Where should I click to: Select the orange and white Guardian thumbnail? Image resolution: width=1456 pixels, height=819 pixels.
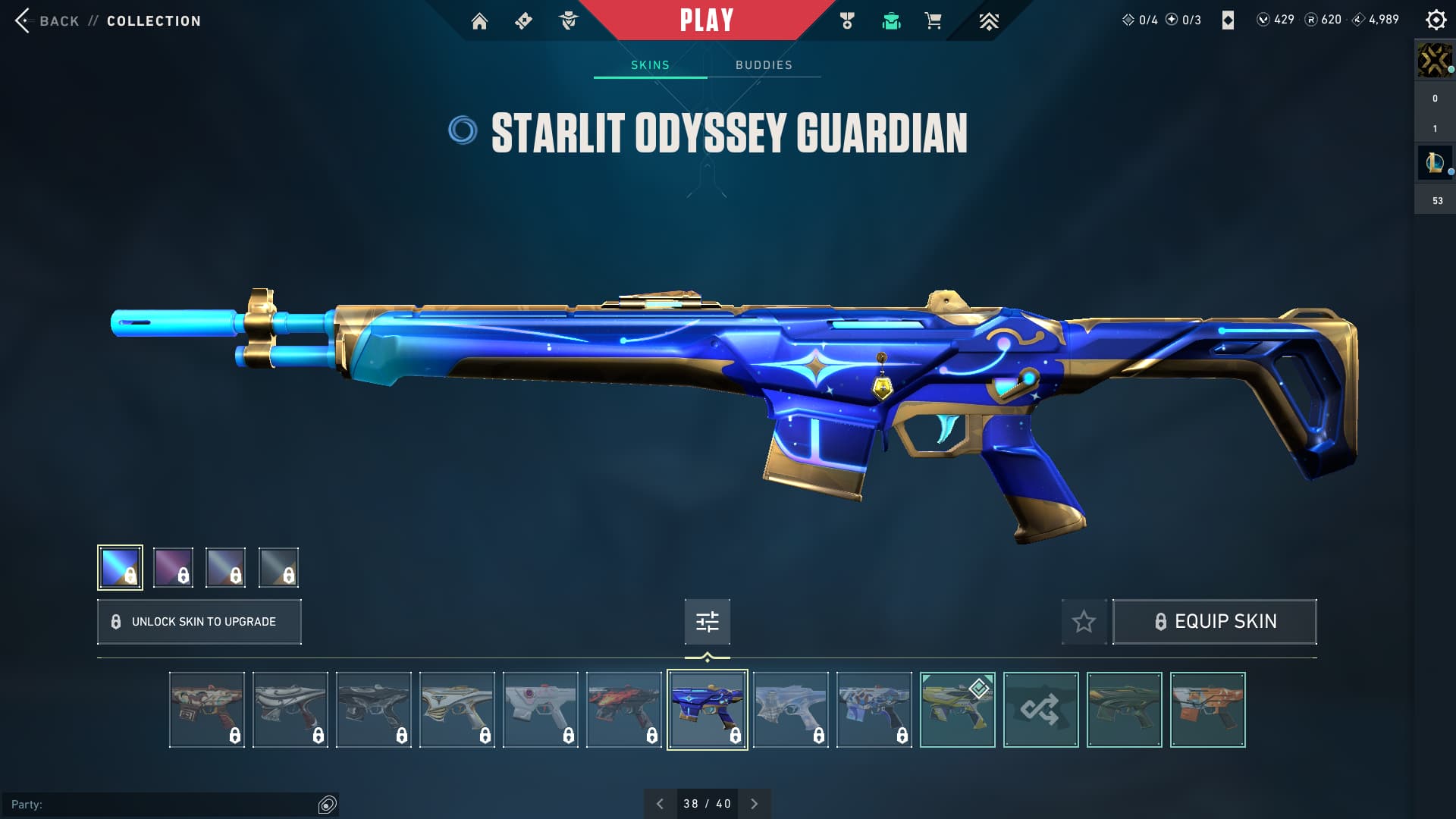(x=1207, y=710)
